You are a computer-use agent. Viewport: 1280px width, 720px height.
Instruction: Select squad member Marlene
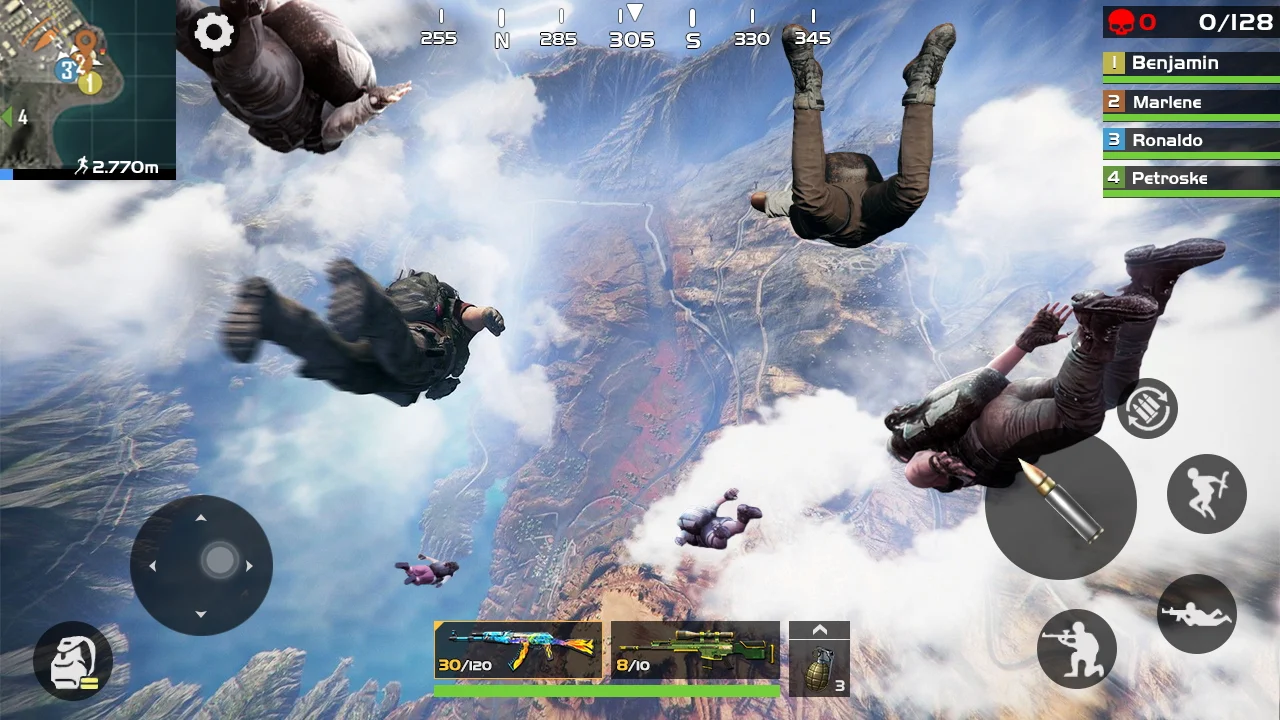(1189, 101)
